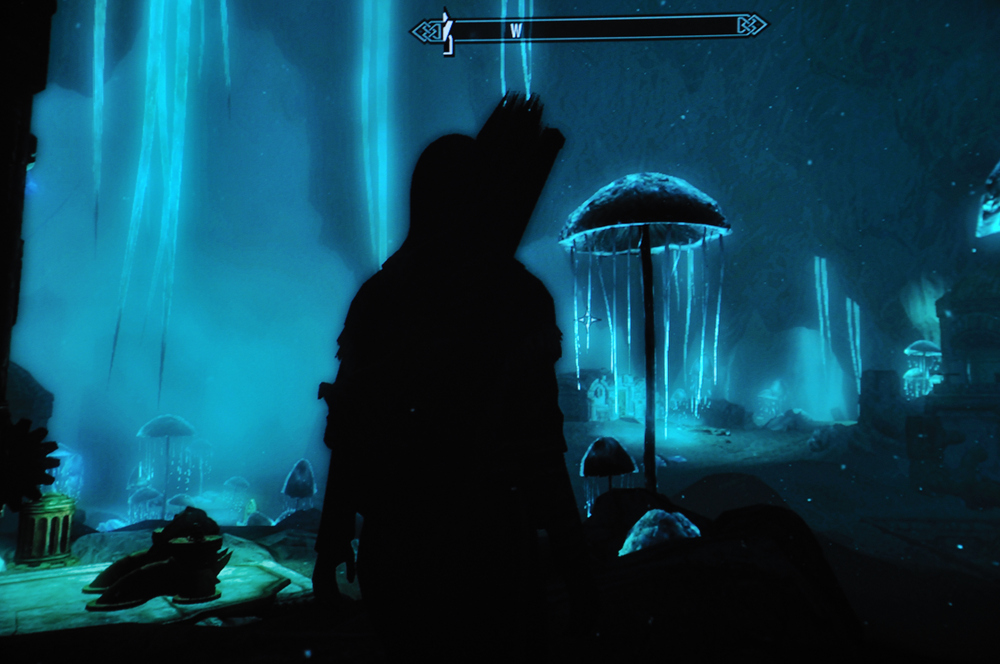
Task: Click the compass bar showing West
Action: pyautogui.click(x=590, y=28)
